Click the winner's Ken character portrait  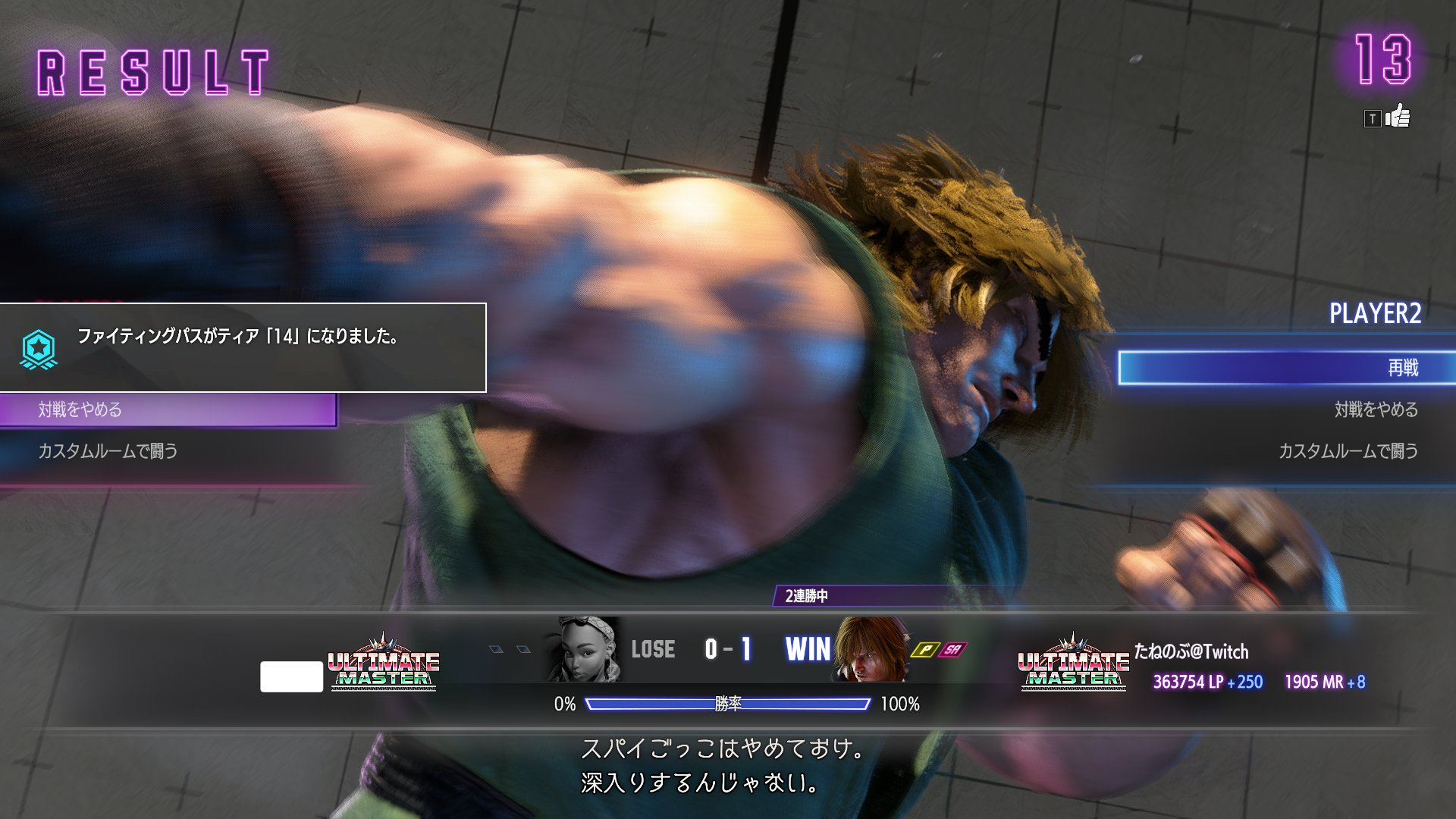coord(871,649)
